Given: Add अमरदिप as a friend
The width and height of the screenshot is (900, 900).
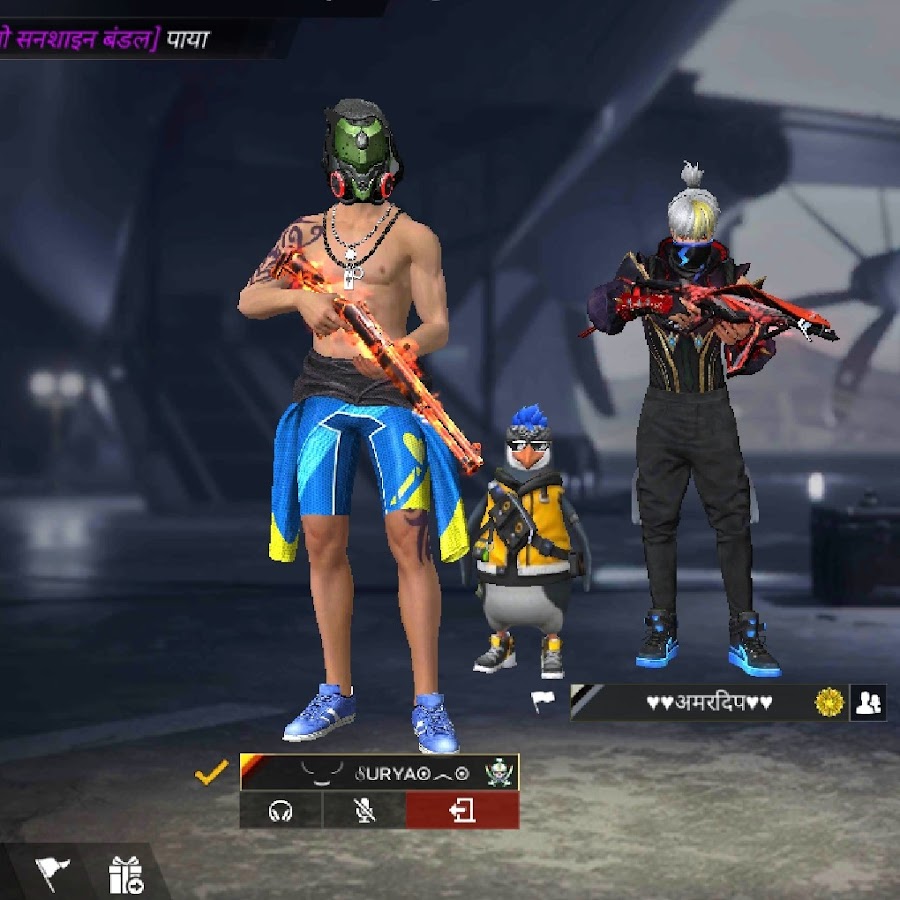Looking at the screenshot, I should click(x=867, y=703).
